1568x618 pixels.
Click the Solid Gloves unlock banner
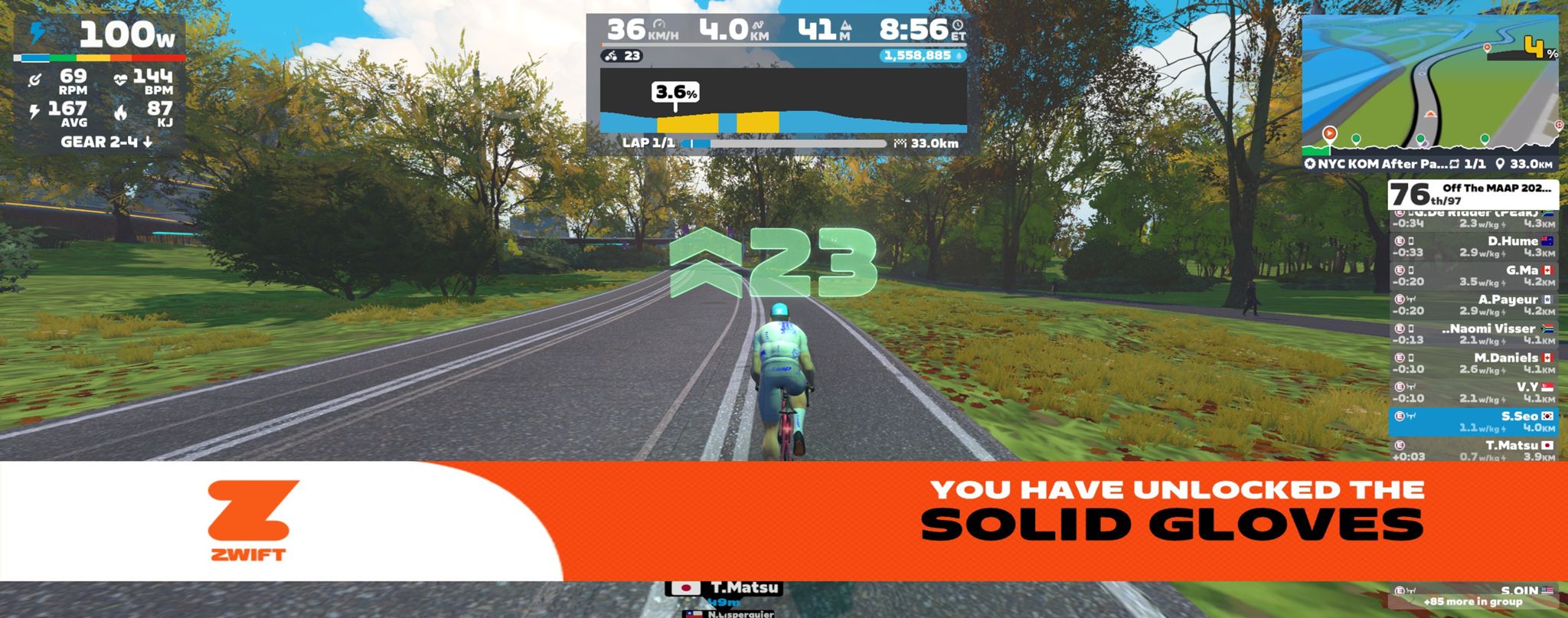click(784, 521)
